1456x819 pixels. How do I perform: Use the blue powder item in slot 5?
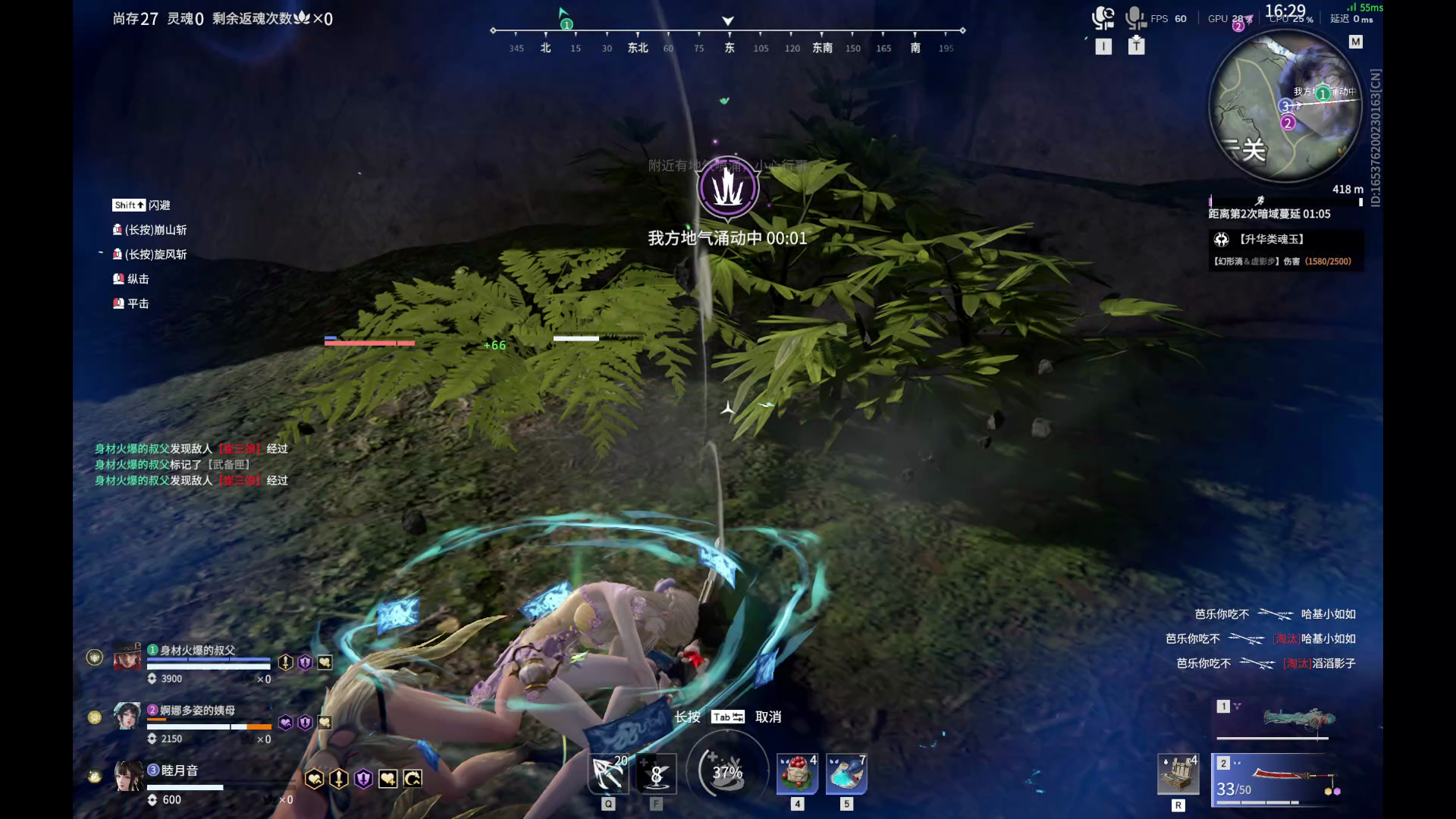[846, 773]
